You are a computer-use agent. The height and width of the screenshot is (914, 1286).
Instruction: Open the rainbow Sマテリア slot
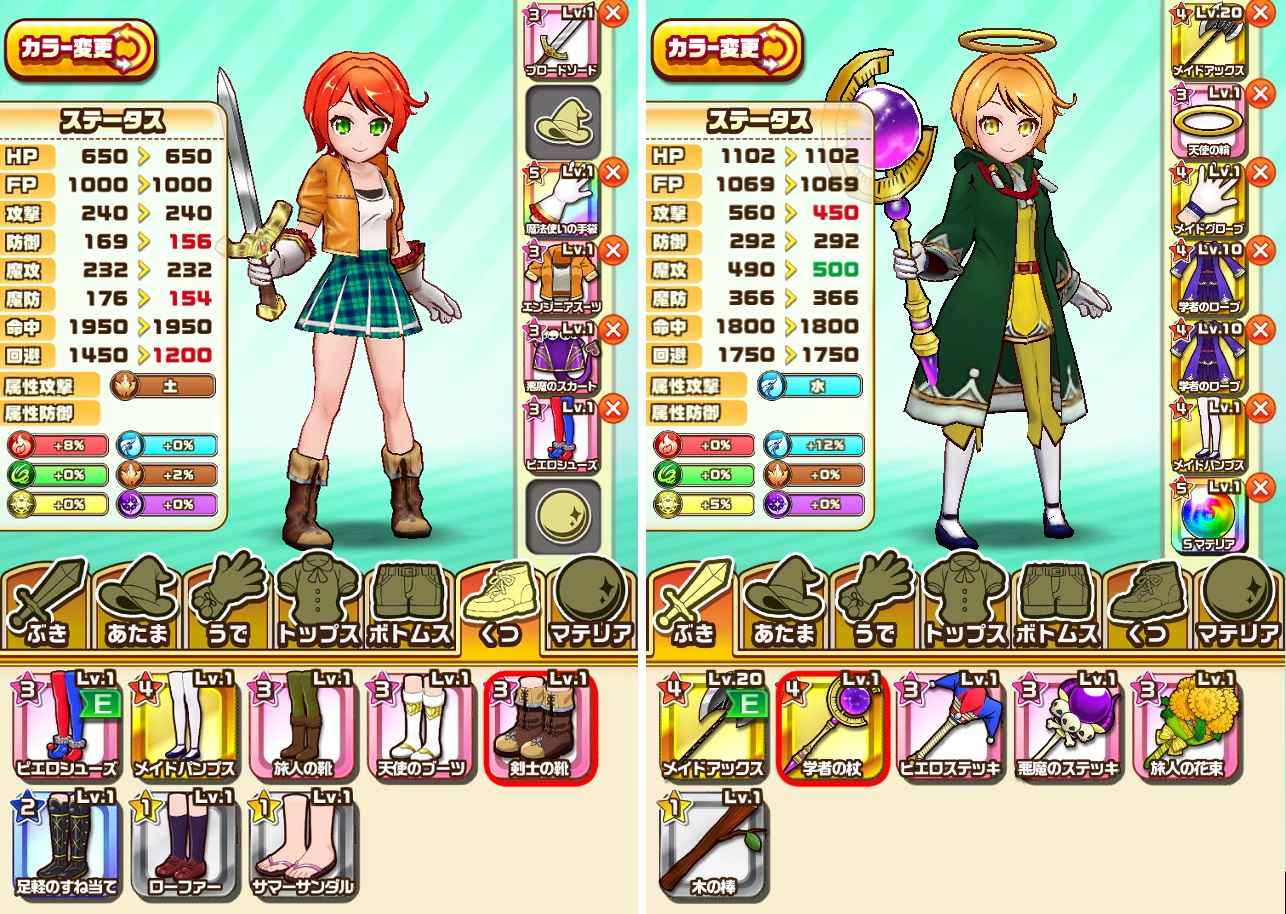pyautogui.click(x=1207, y=515)
